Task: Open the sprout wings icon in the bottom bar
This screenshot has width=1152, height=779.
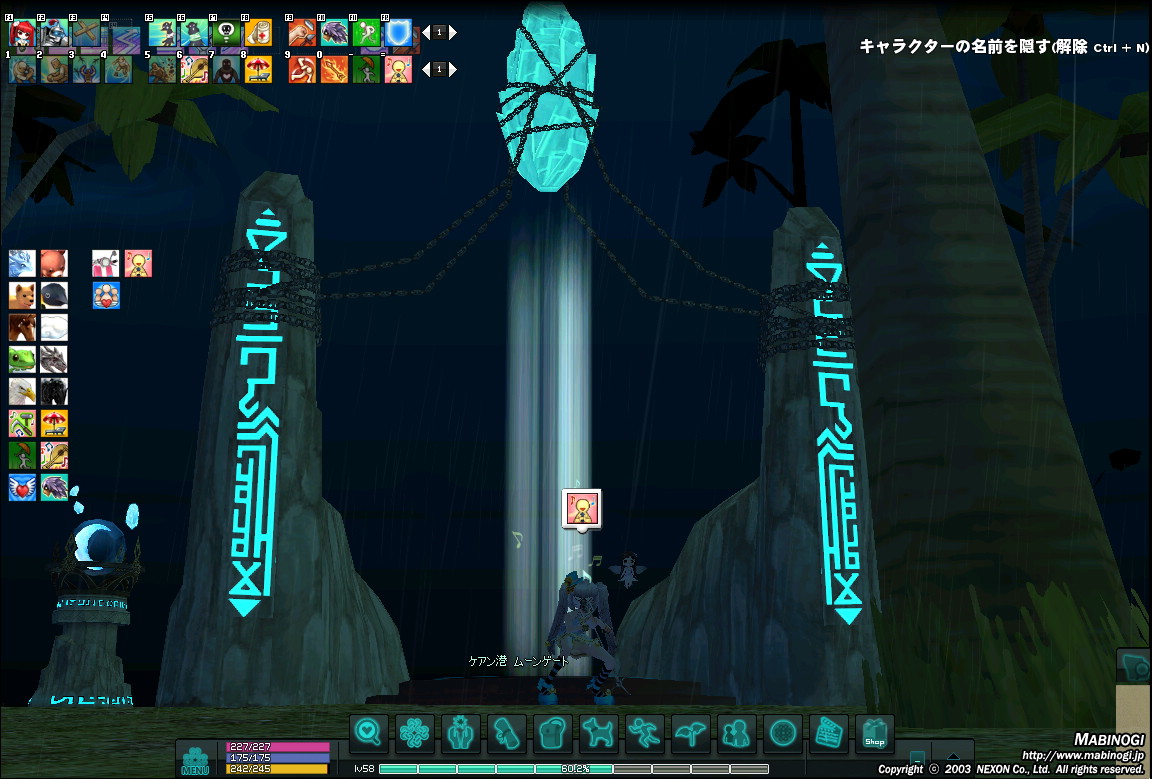Action: tap(691, 735)
